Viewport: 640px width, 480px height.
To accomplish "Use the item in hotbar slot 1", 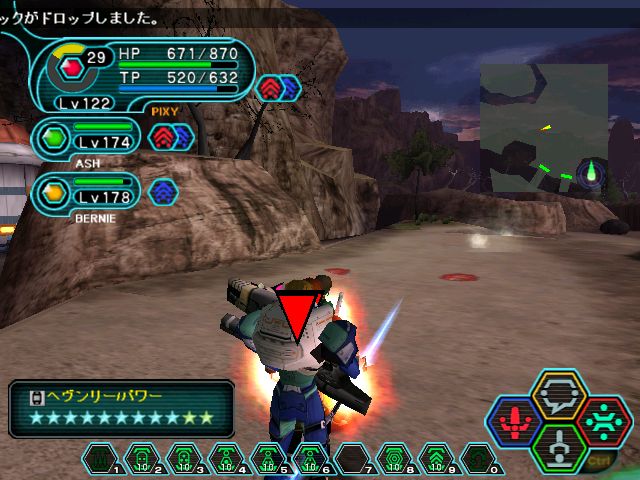I will pyautogui.click(x=99, y=459).
